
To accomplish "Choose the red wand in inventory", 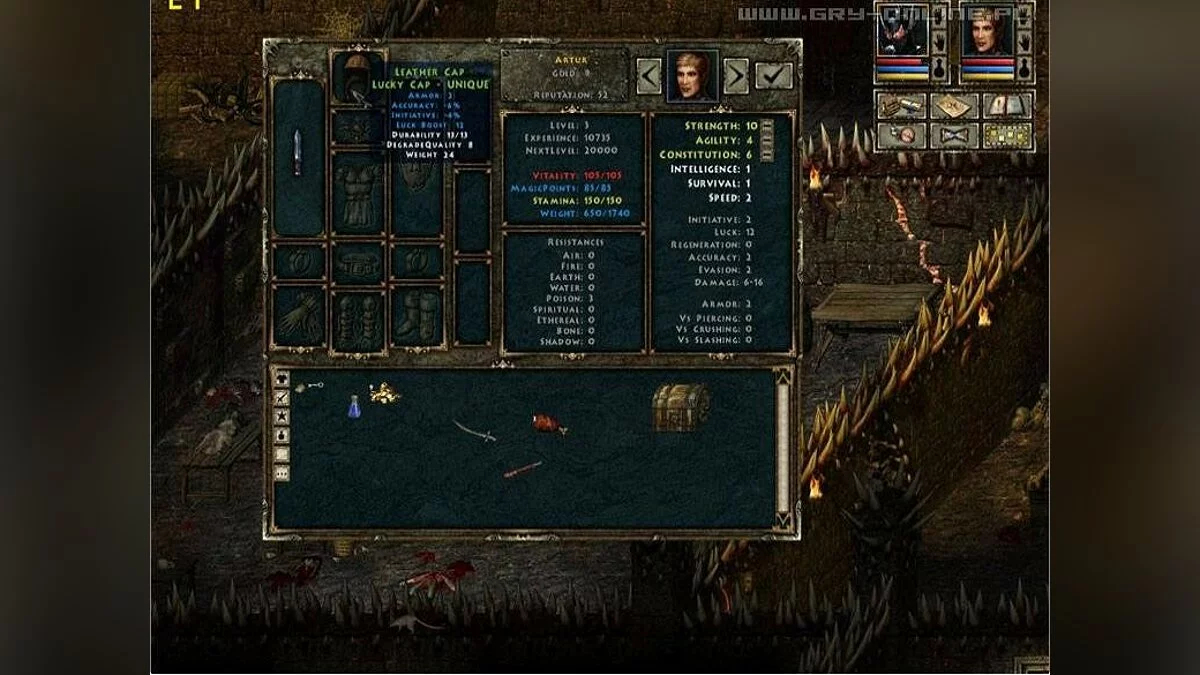I will pos(522,469).
